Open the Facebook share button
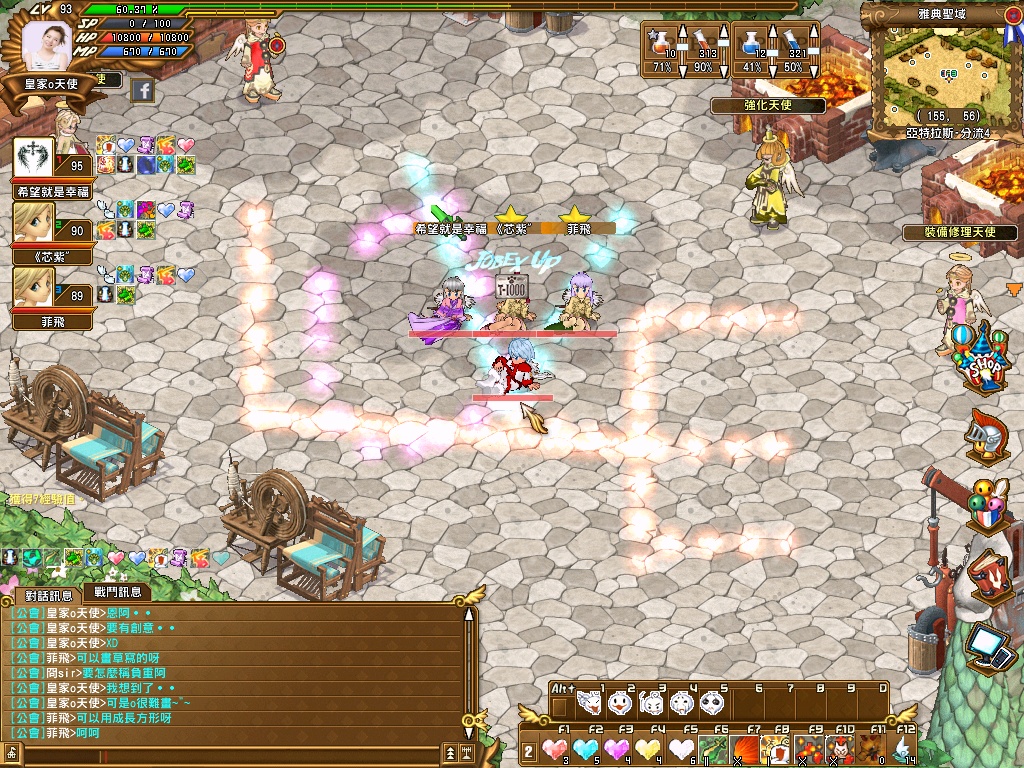The width and height of the screenshot is (1024, 768). [142, 91]
